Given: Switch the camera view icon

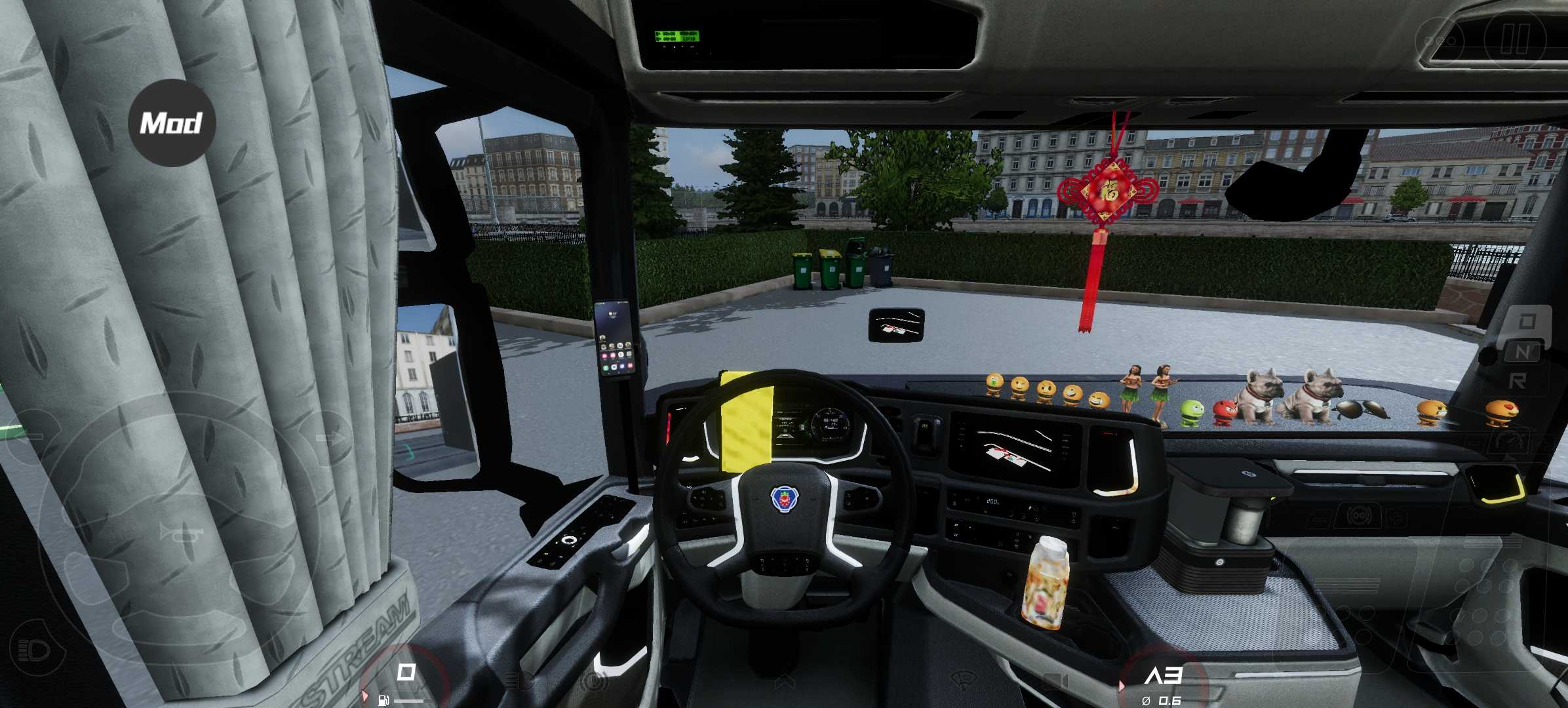Looking at the screenshot, I should [x=1054, y=682].
